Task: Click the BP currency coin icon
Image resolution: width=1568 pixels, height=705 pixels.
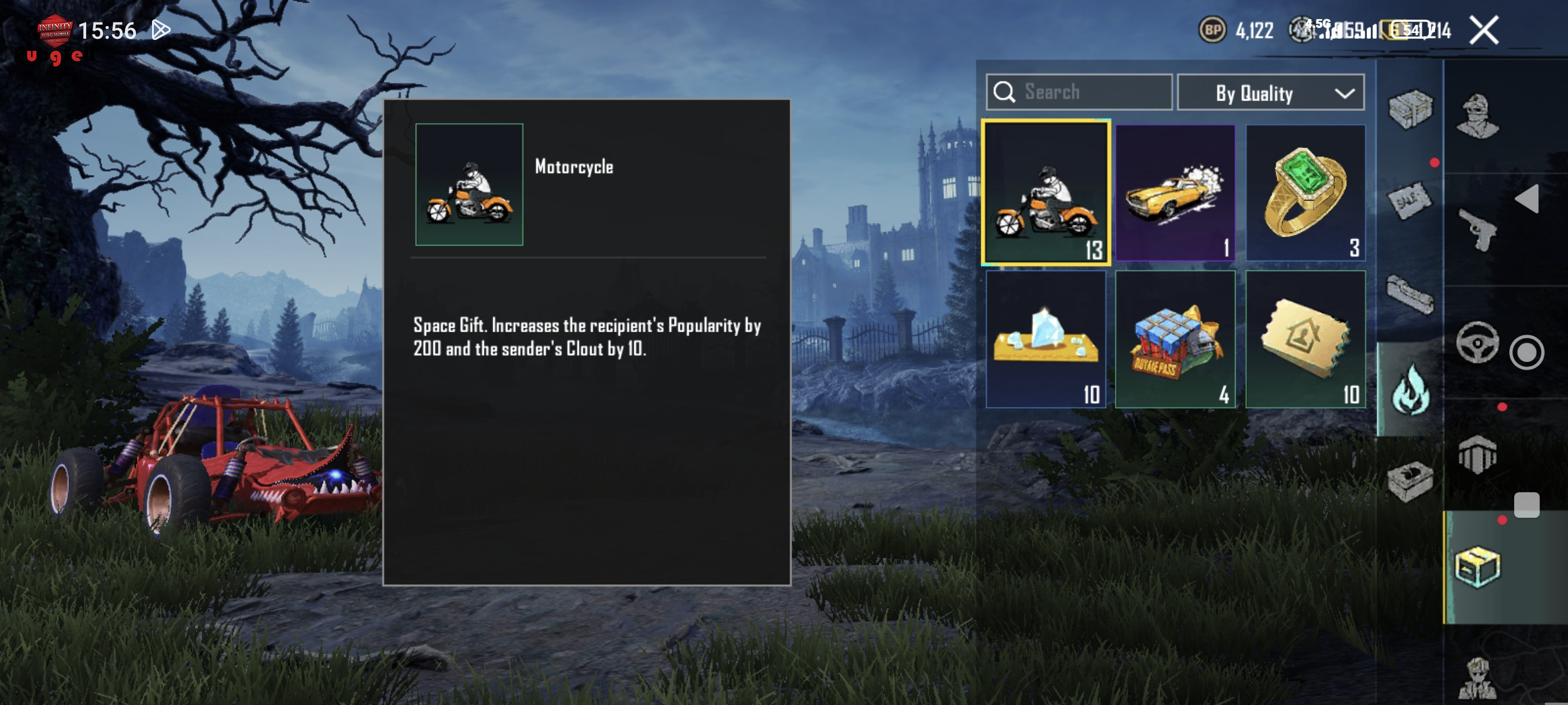Action: coord(1212,31)
